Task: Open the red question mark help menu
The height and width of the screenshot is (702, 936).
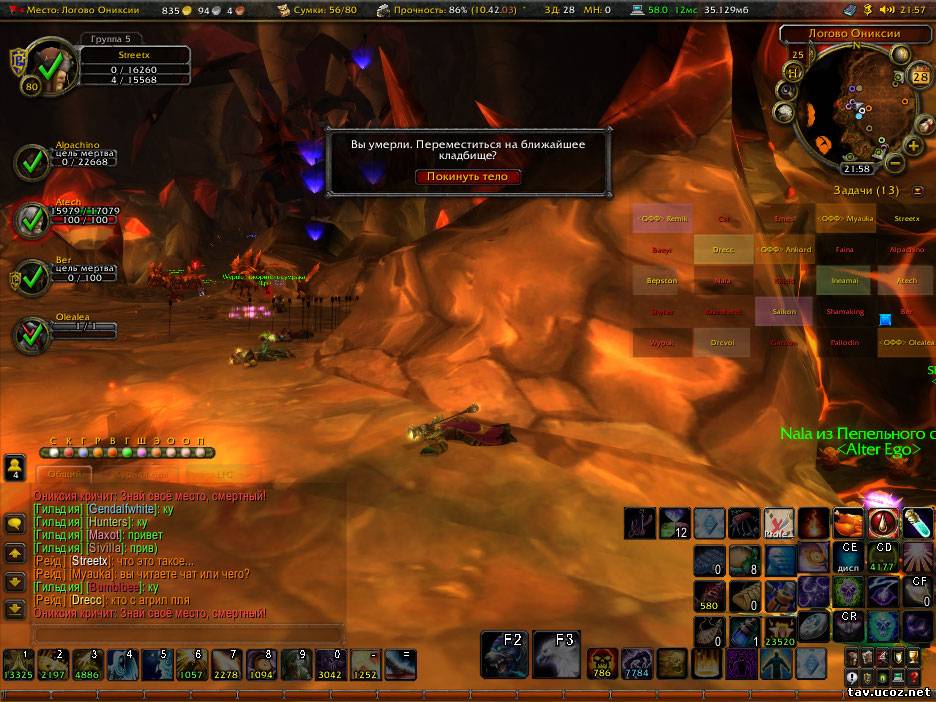Action: tap(914, 677)
